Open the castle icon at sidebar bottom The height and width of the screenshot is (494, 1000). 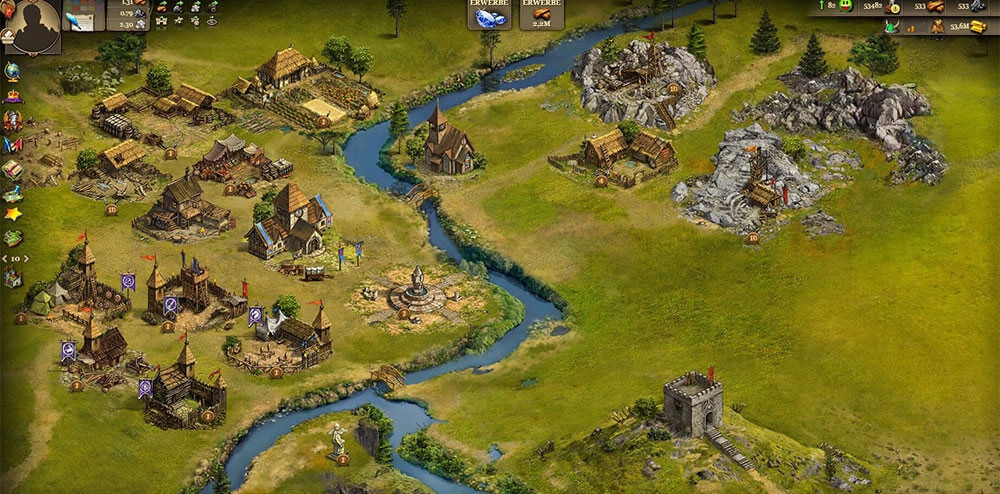point(12,277)
